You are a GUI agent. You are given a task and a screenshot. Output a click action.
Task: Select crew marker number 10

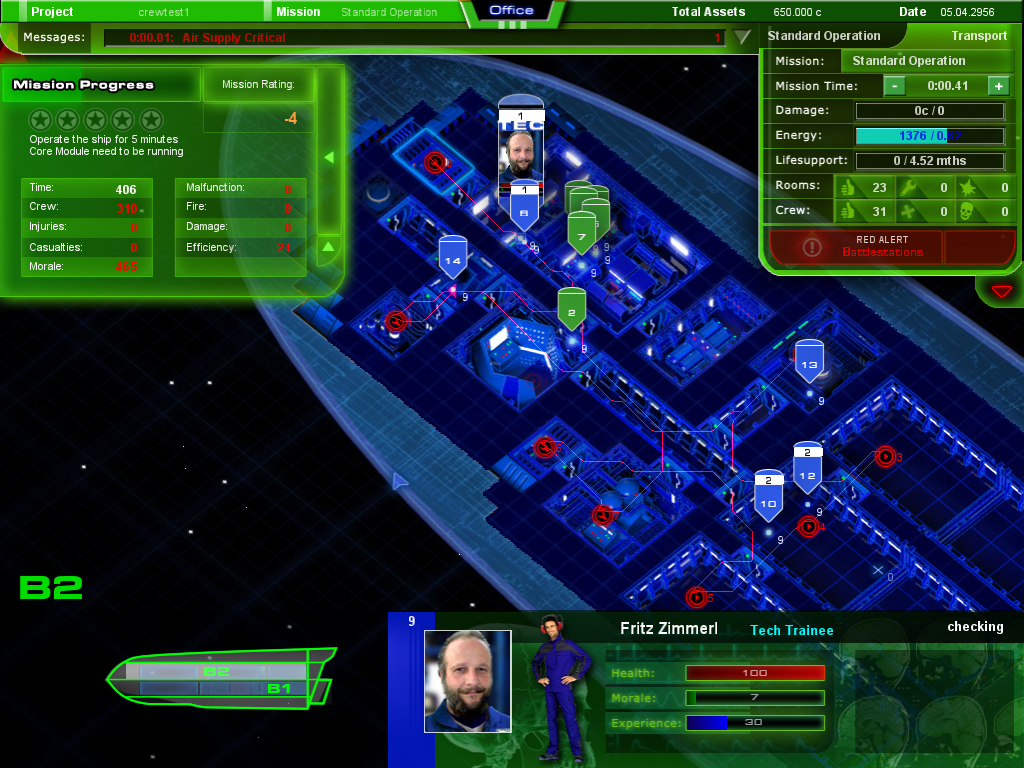768,498
